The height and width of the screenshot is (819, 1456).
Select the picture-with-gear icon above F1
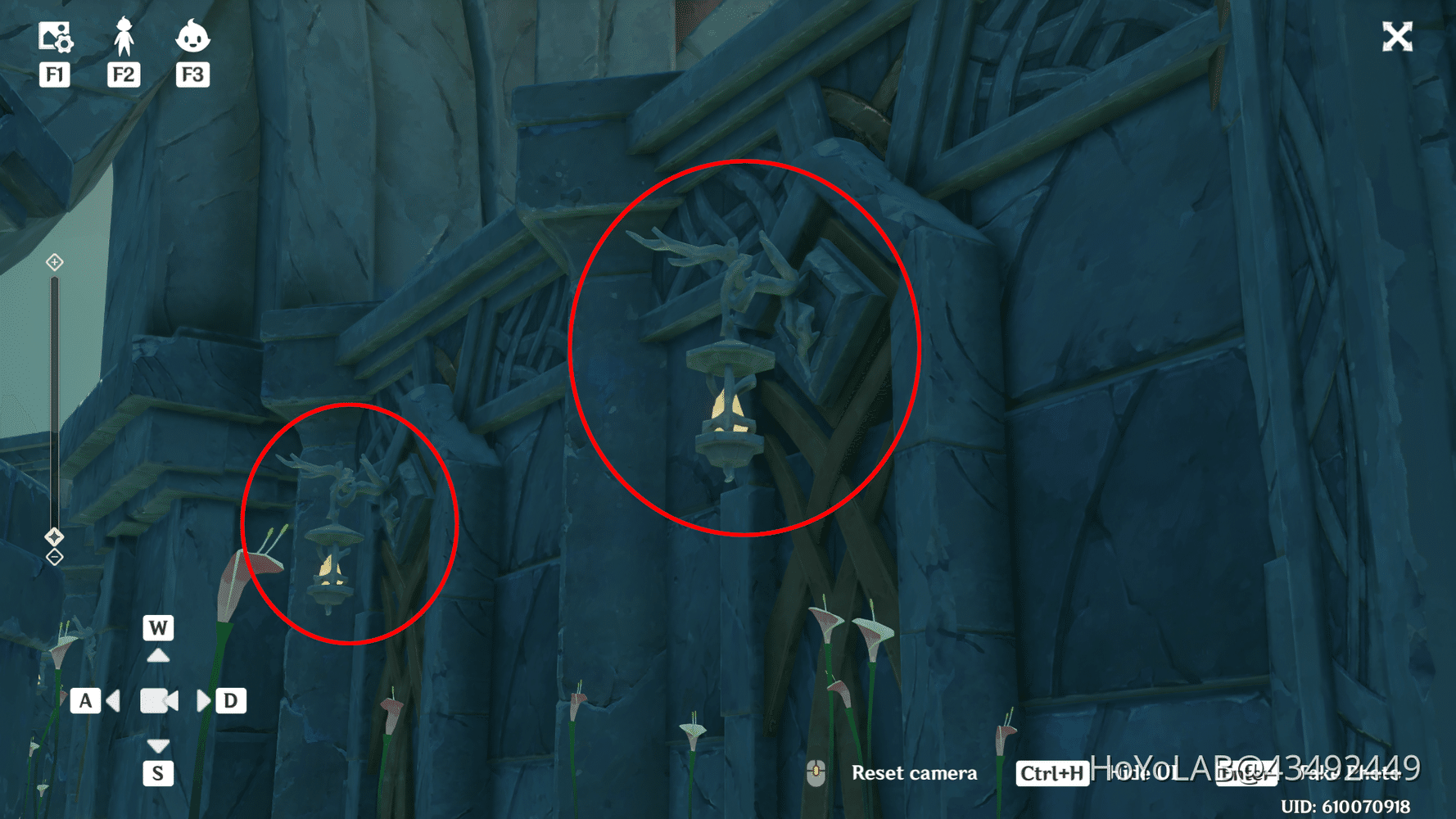point(54,36)
